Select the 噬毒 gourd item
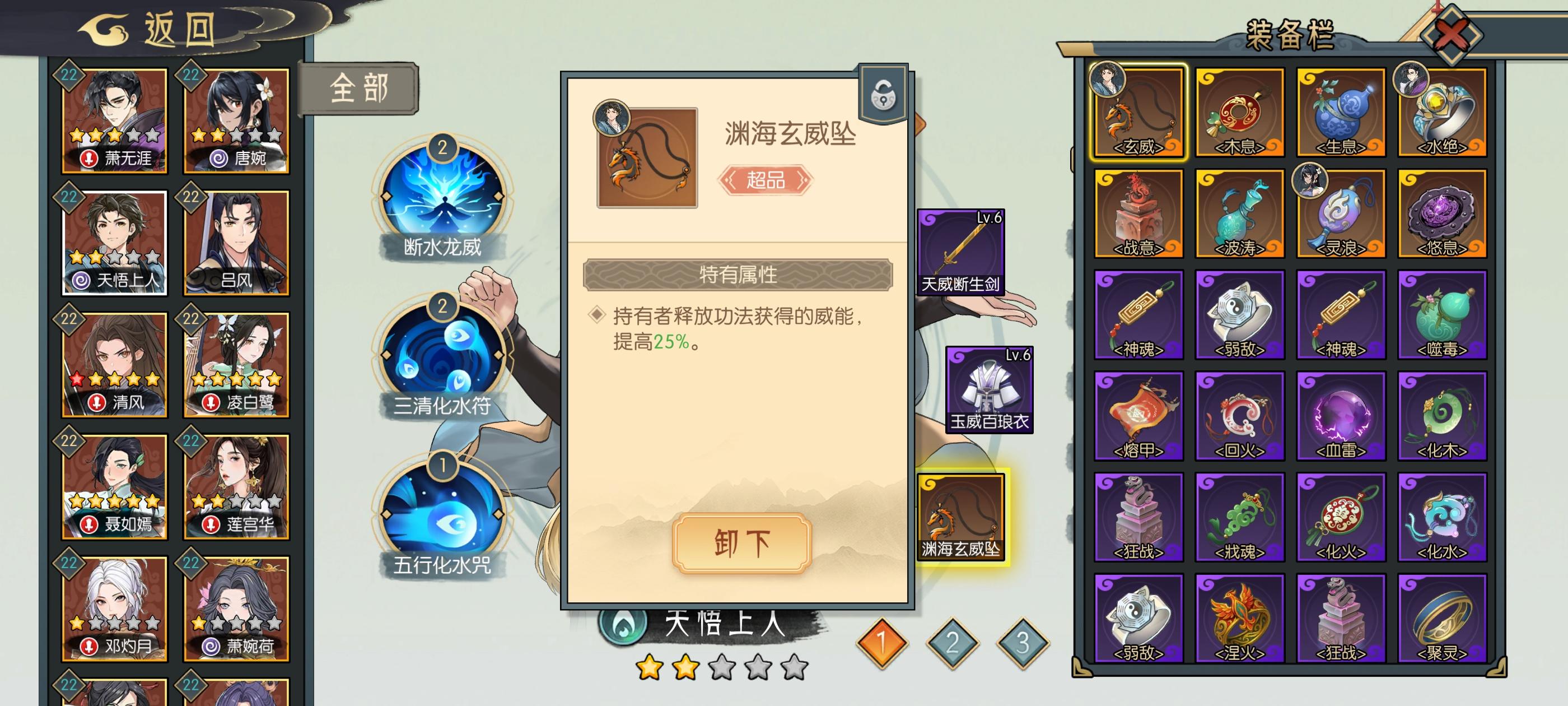1568x706 pixels. pyautogui.click(x=1443, y=313)
